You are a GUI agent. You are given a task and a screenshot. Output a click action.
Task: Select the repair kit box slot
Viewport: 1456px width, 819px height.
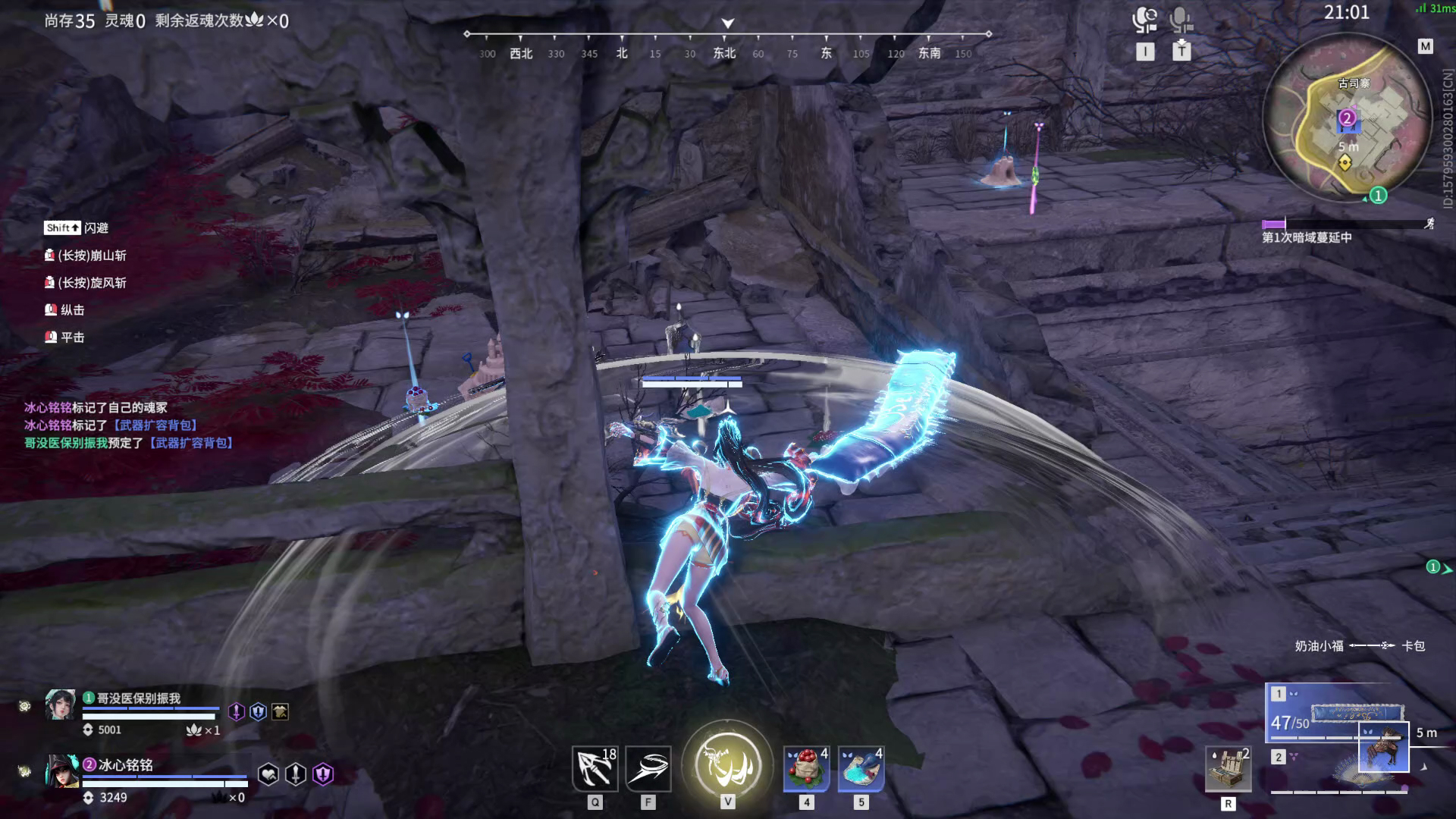1228,768
